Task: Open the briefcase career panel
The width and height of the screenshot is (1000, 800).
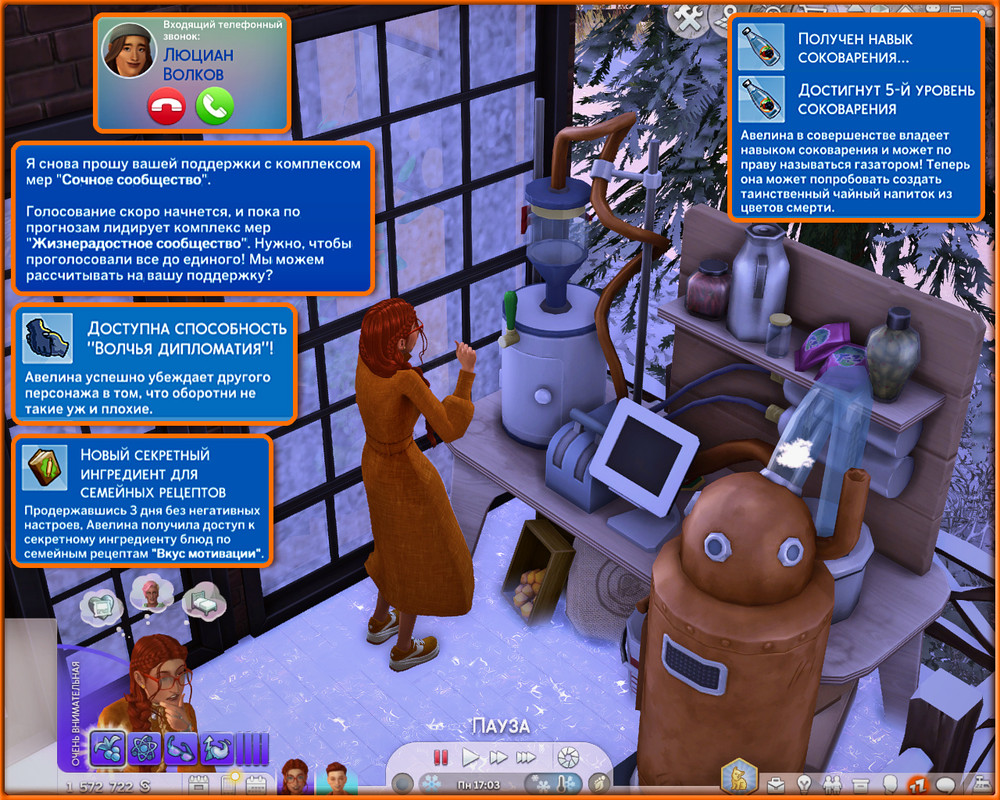Action: click(774, 783)
